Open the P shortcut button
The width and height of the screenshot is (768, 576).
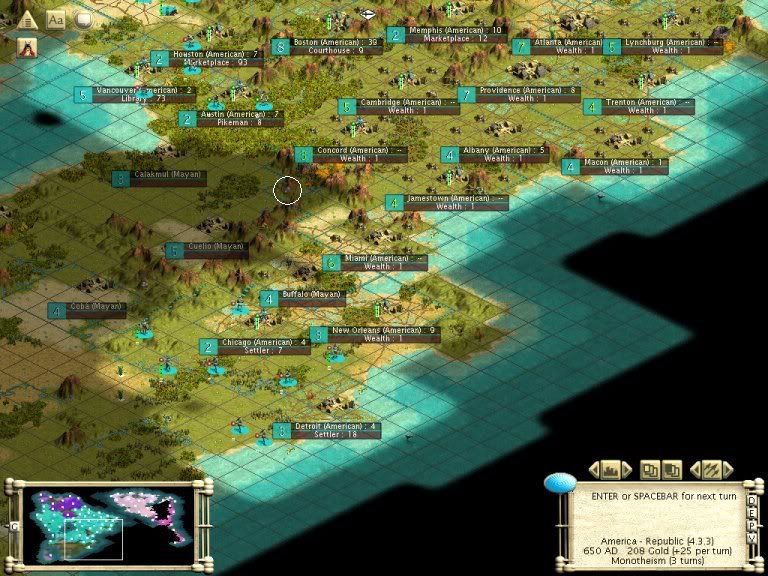(753, 524)
